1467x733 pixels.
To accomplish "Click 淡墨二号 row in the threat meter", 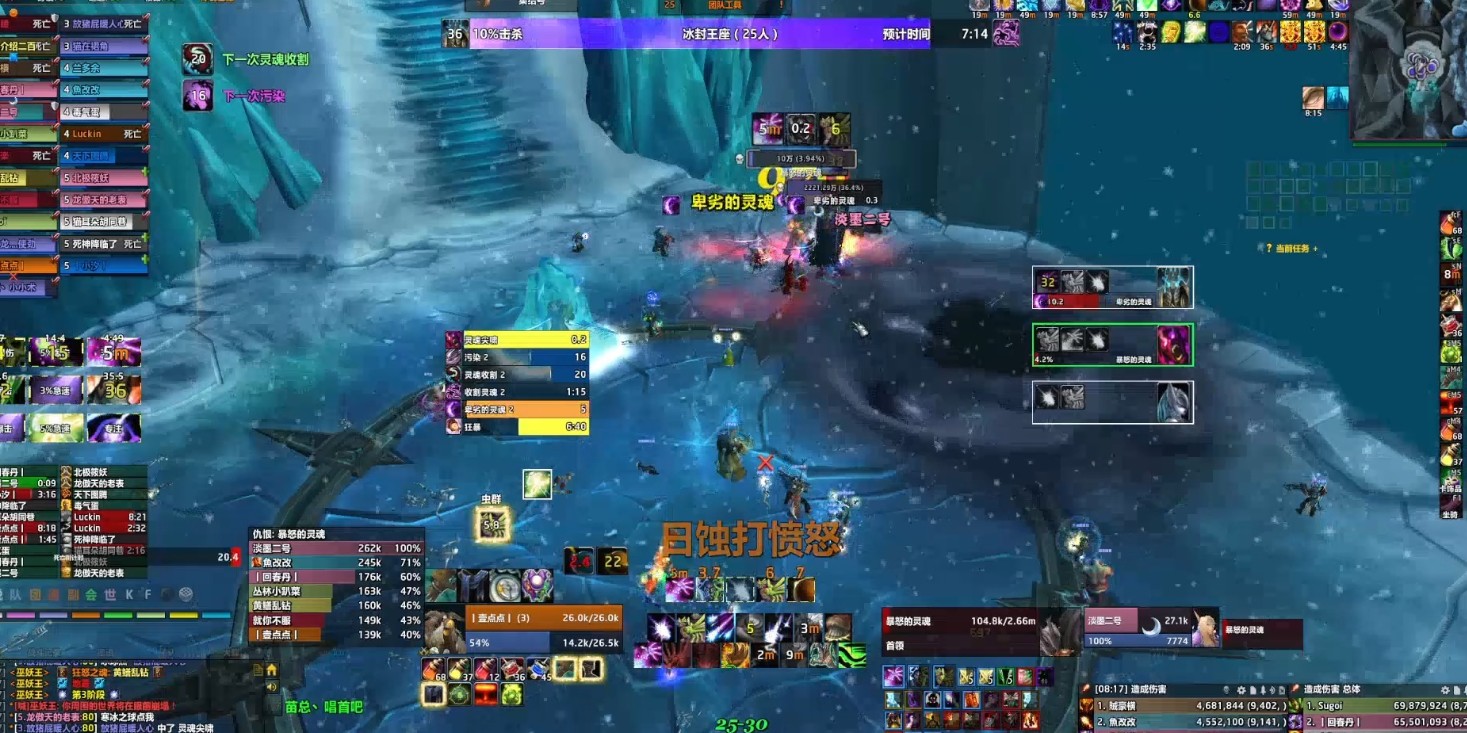I will (335, 548).
